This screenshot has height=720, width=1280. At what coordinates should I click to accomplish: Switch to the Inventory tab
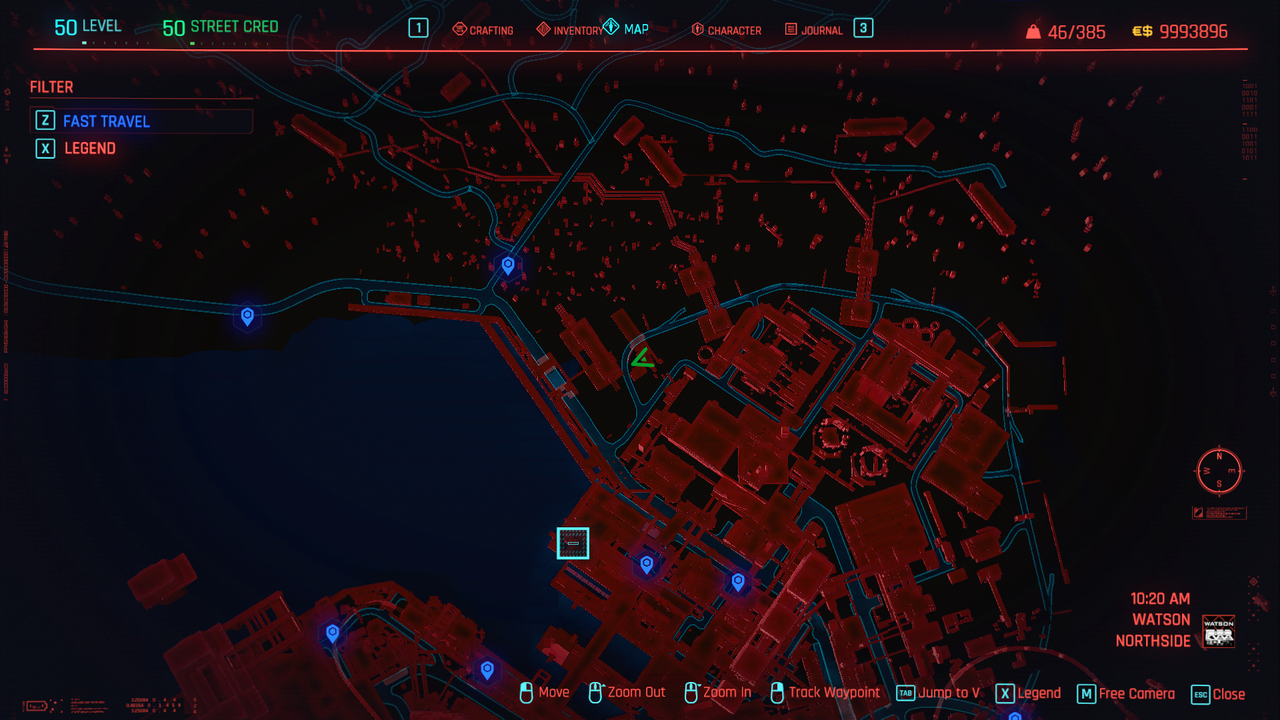click(x=569, y=30)
